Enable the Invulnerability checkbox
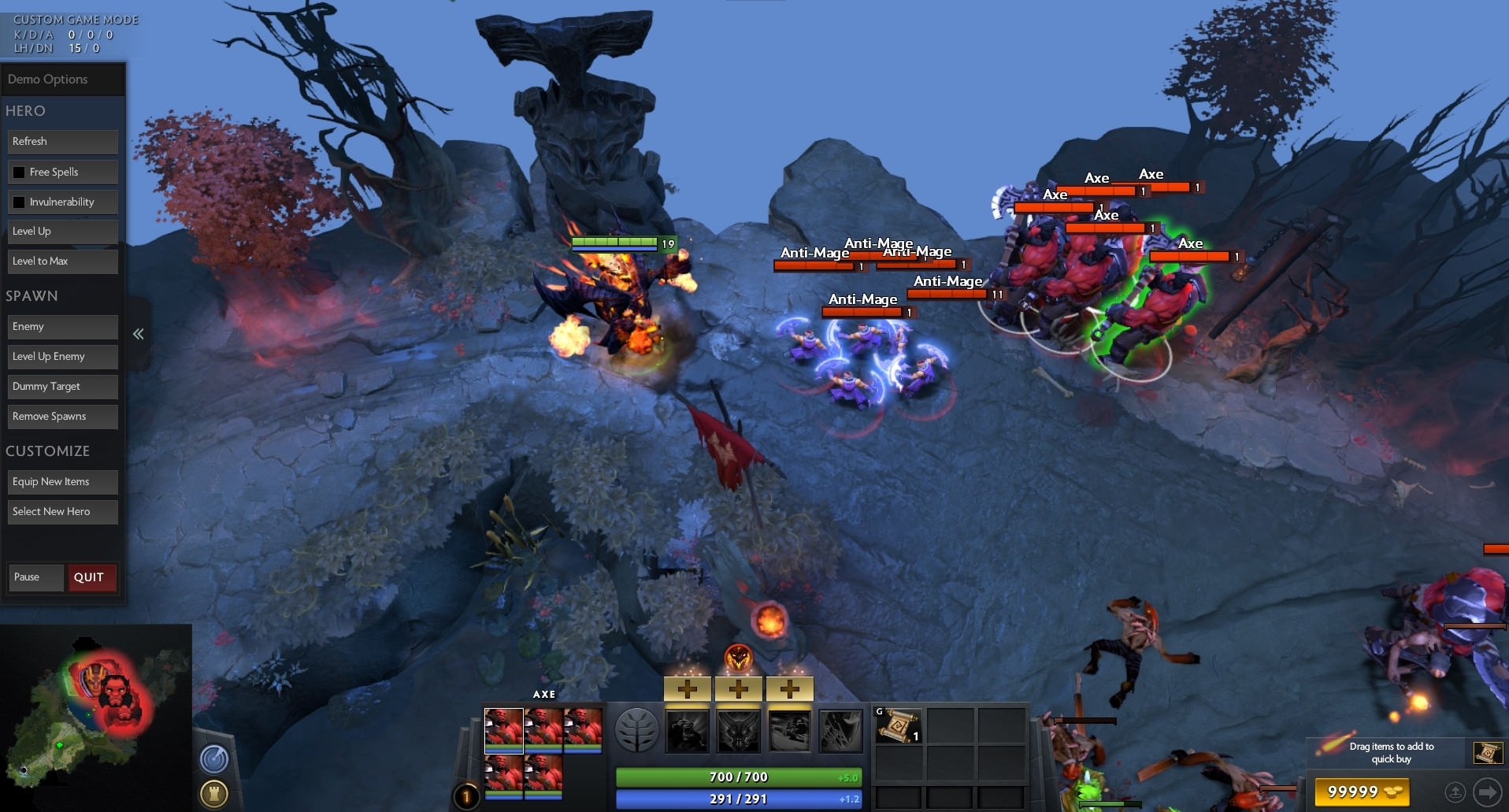The width and height of the screenshot is (1509, 812). pos(19,202)
